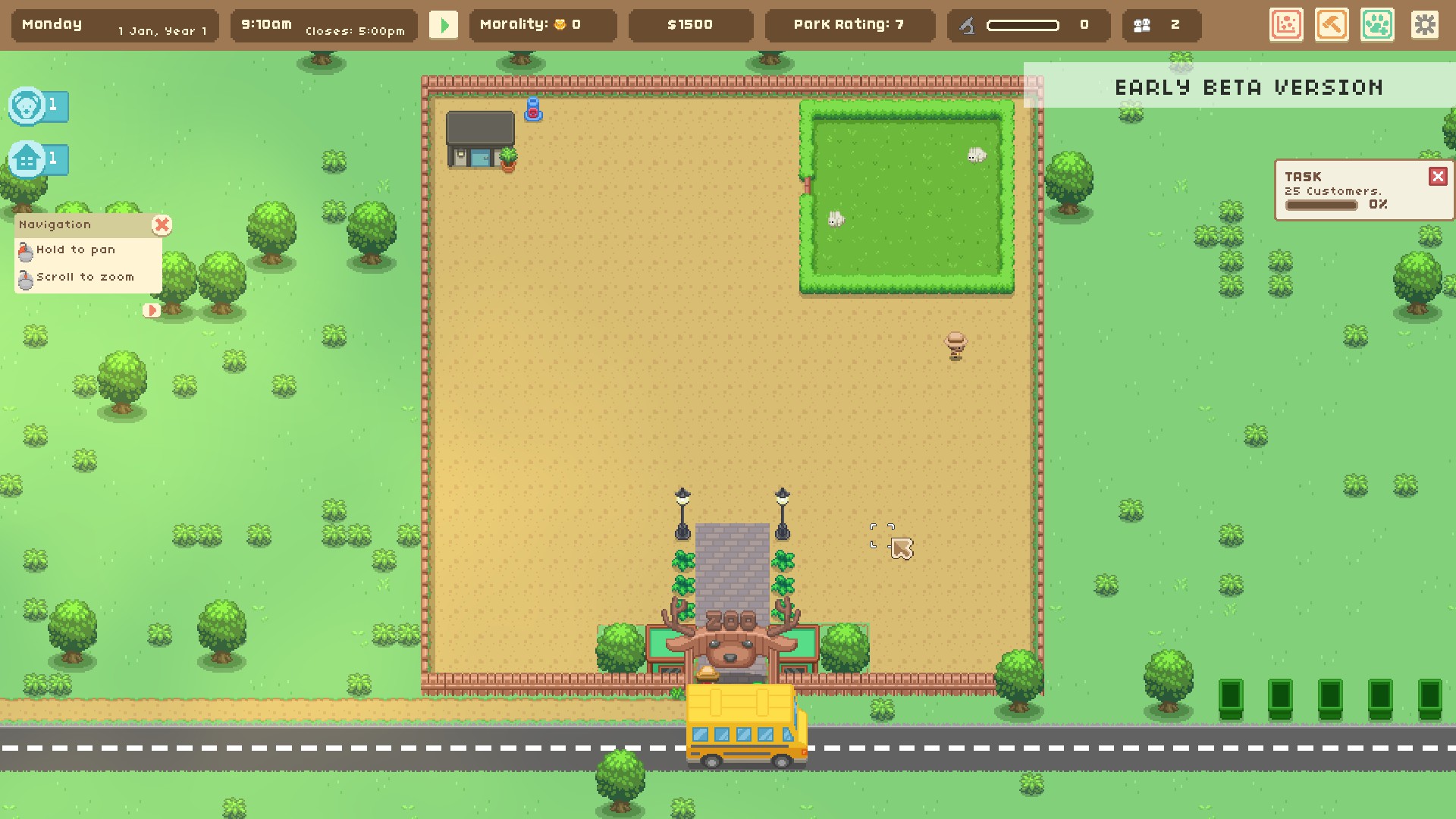Dismiss the Navigation help popup
The width and height of the screenshot is (1456, 819).
(162, 224)
